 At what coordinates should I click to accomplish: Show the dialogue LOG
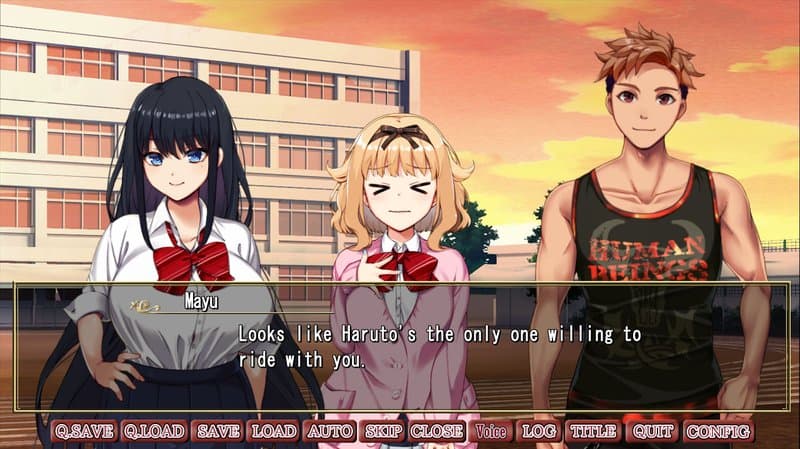(x=539, y=432)
